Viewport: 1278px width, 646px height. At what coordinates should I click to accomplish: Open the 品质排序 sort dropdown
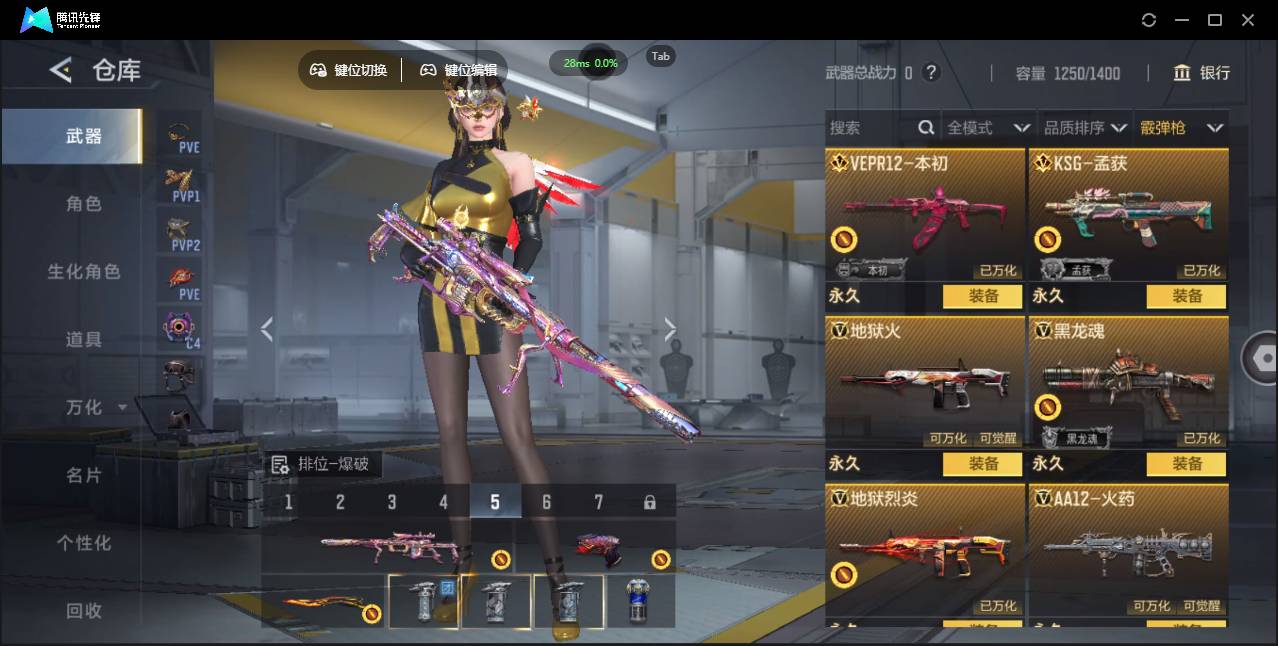click(1085, 128)
